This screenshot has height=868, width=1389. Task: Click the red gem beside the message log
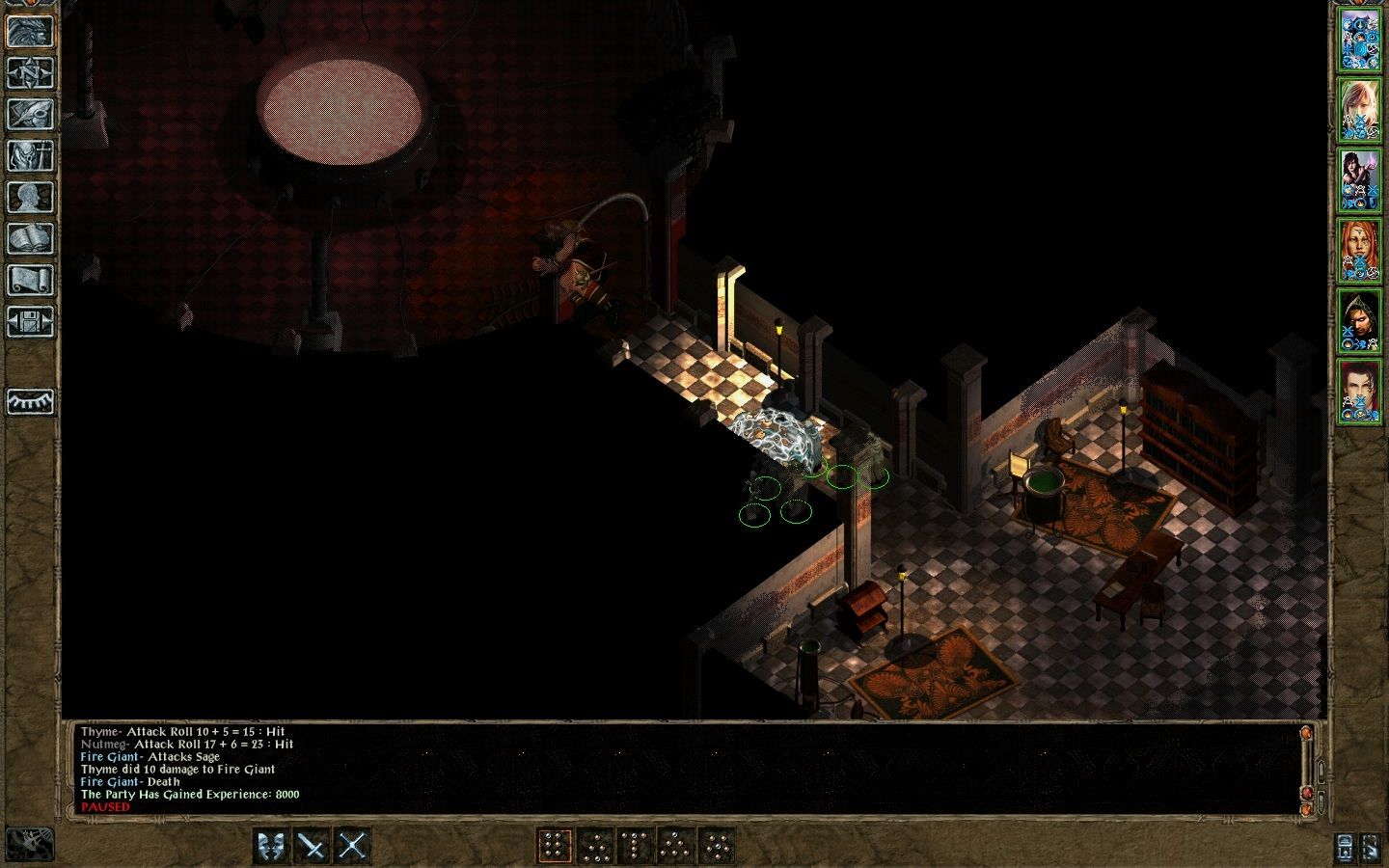[1307, 793]
